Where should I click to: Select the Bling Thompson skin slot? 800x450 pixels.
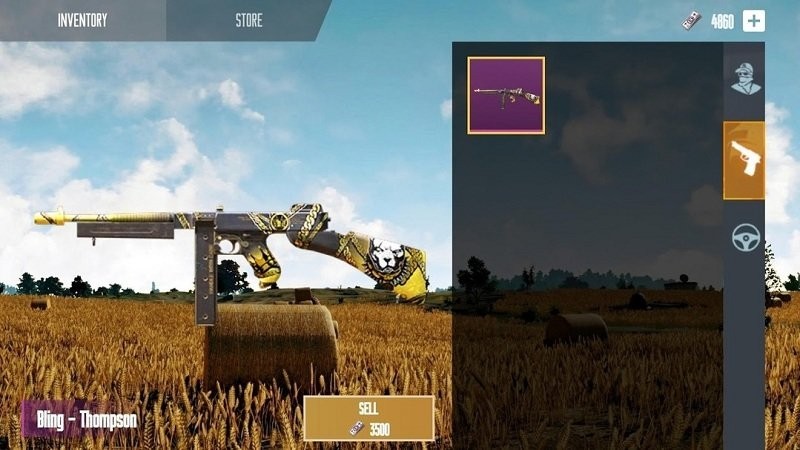click(x=506, y=95)
